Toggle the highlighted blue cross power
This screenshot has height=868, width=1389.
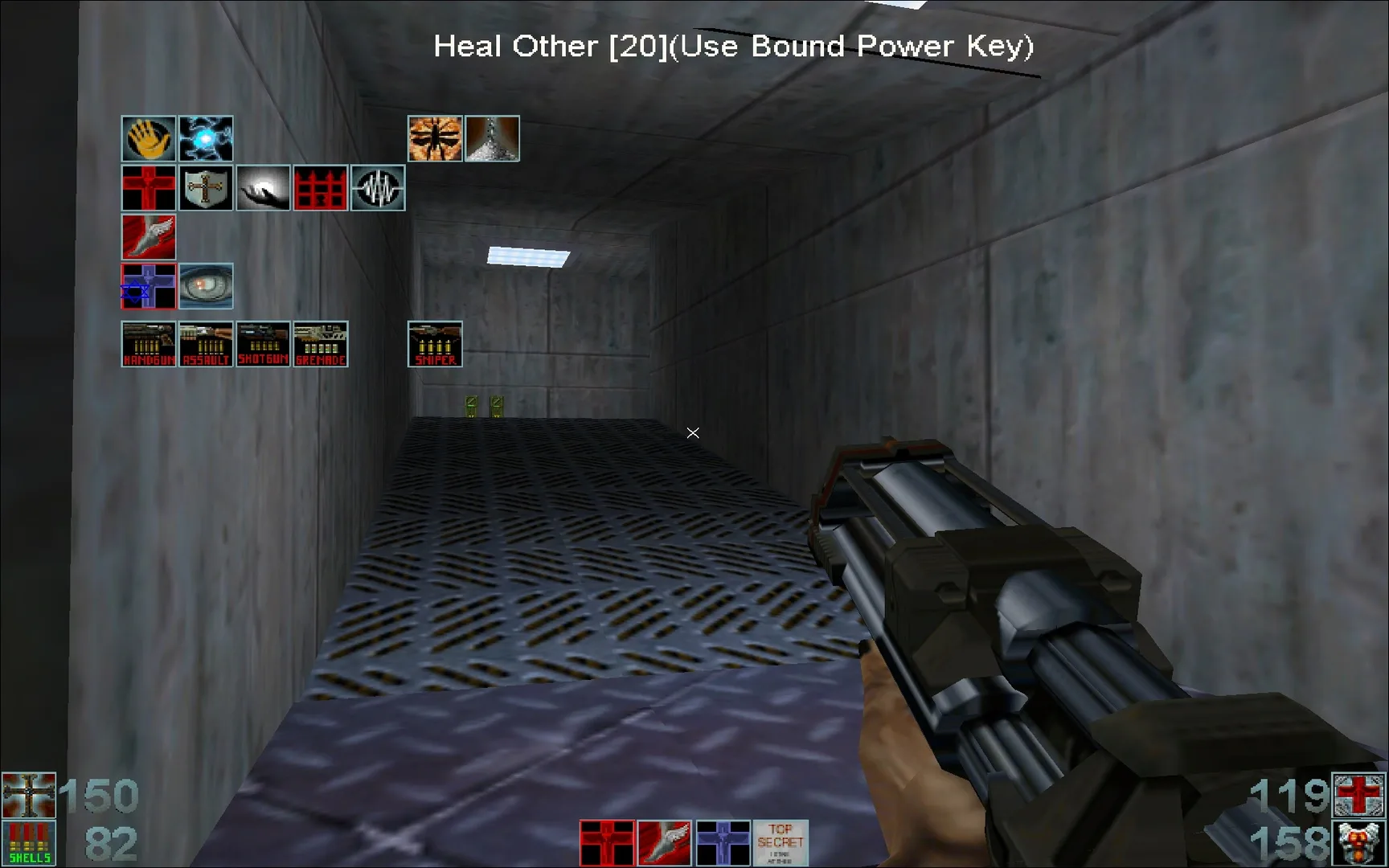(149, 285)
